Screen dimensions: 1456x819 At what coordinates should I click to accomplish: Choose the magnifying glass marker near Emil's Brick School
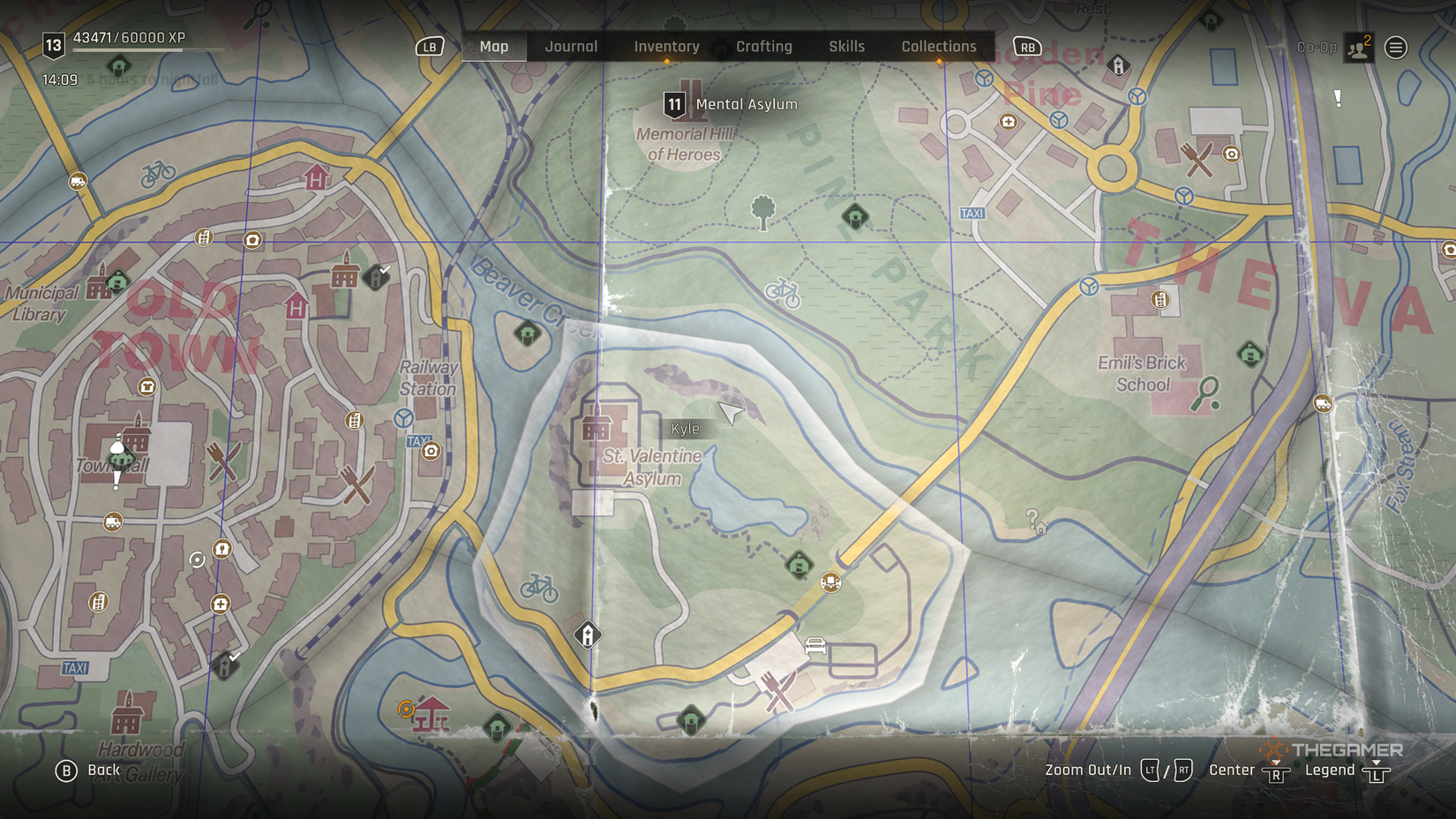[x=1205, y=393]
